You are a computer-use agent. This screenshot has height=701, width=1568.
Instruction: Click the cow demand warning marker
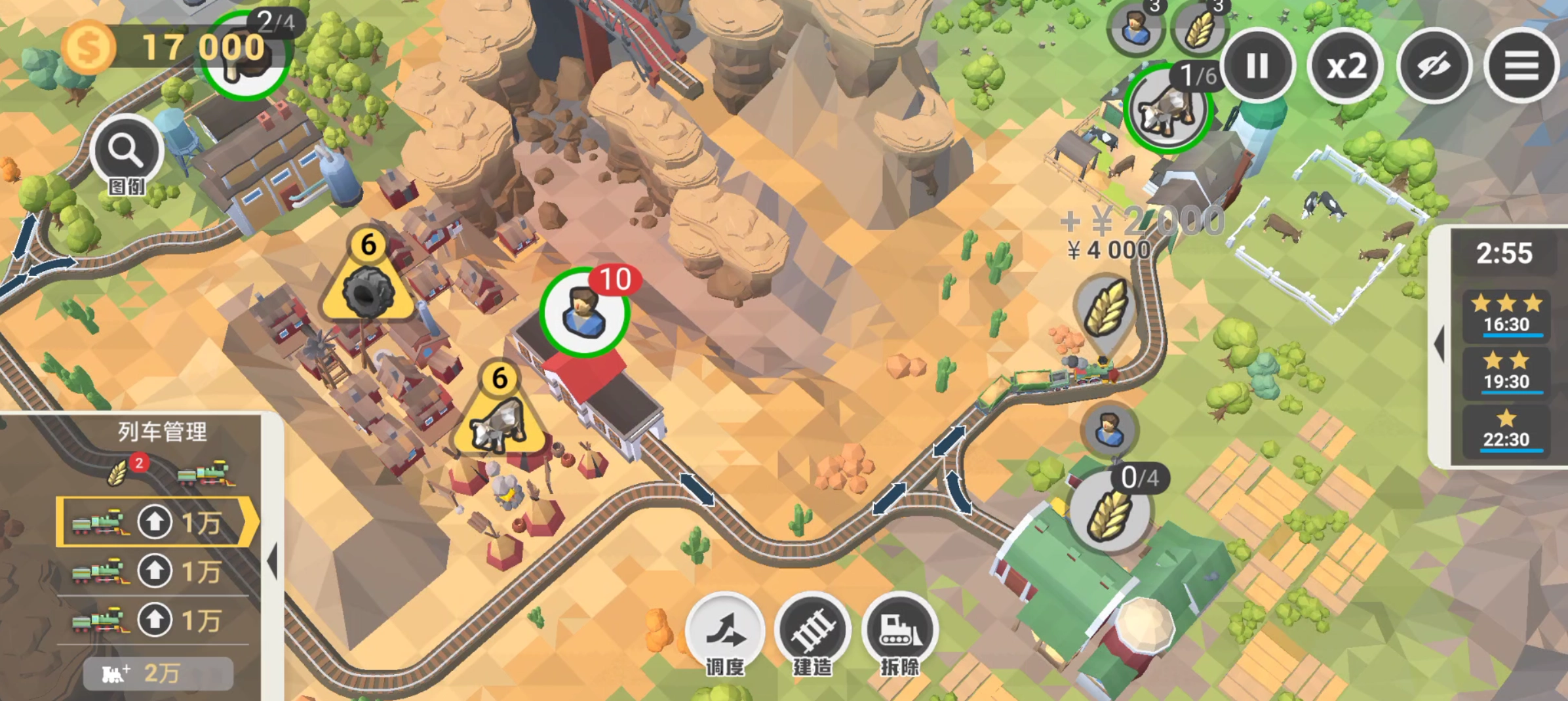pyautogui.click(x=500, y=420)
